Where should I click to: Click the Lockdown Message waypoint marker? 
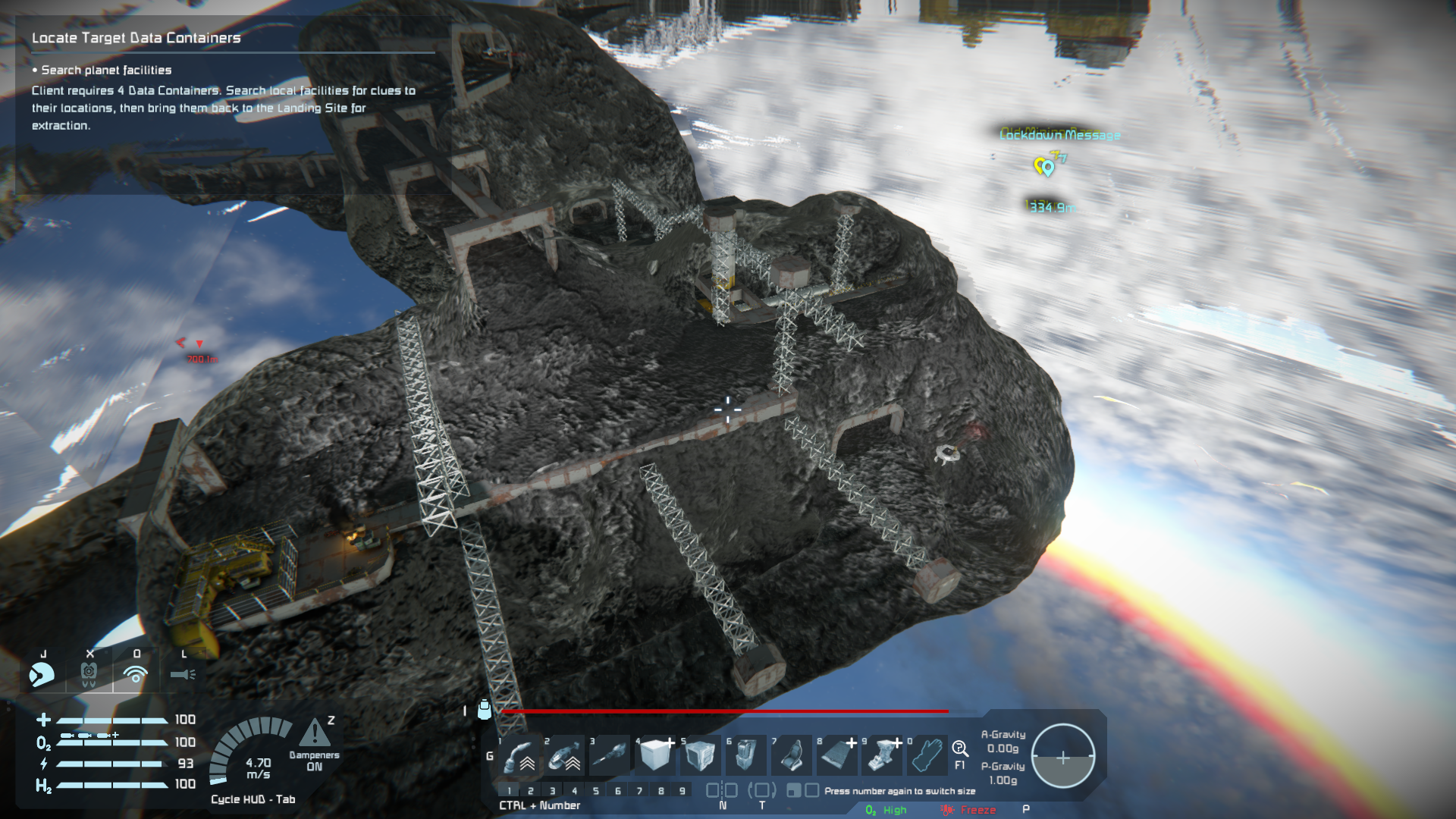[1046, 166]
